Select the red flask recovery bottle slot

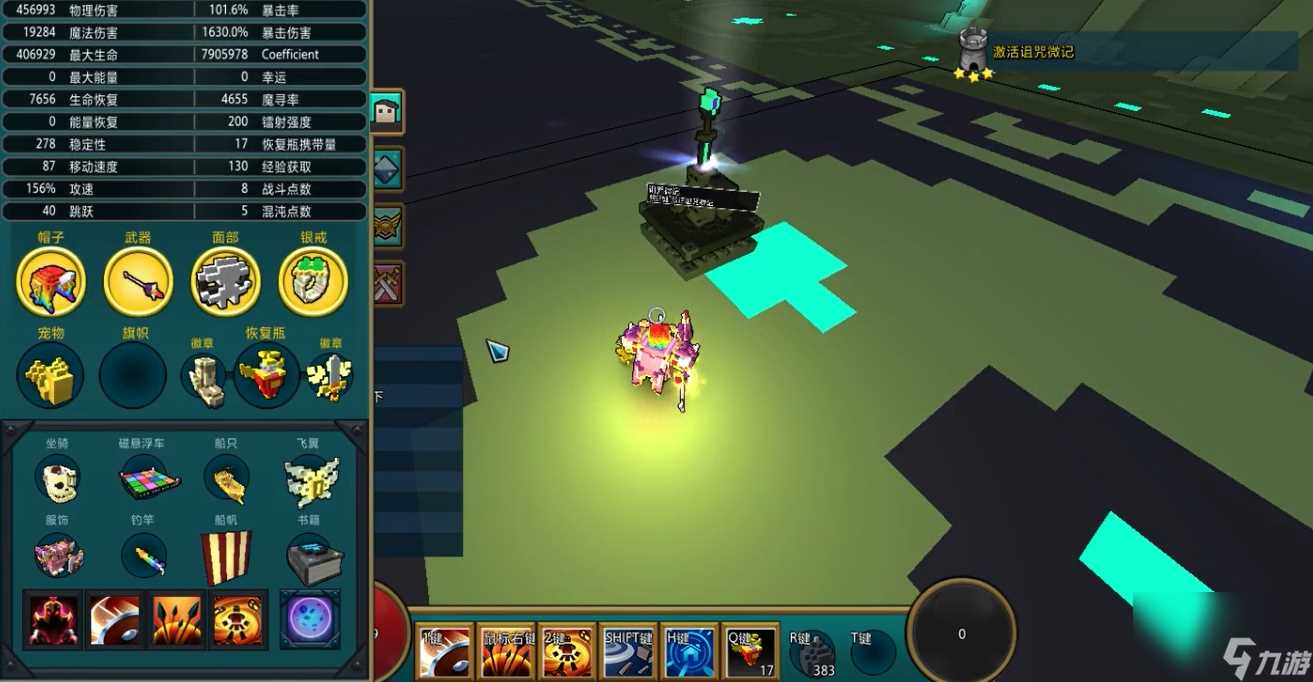(266, 377)
